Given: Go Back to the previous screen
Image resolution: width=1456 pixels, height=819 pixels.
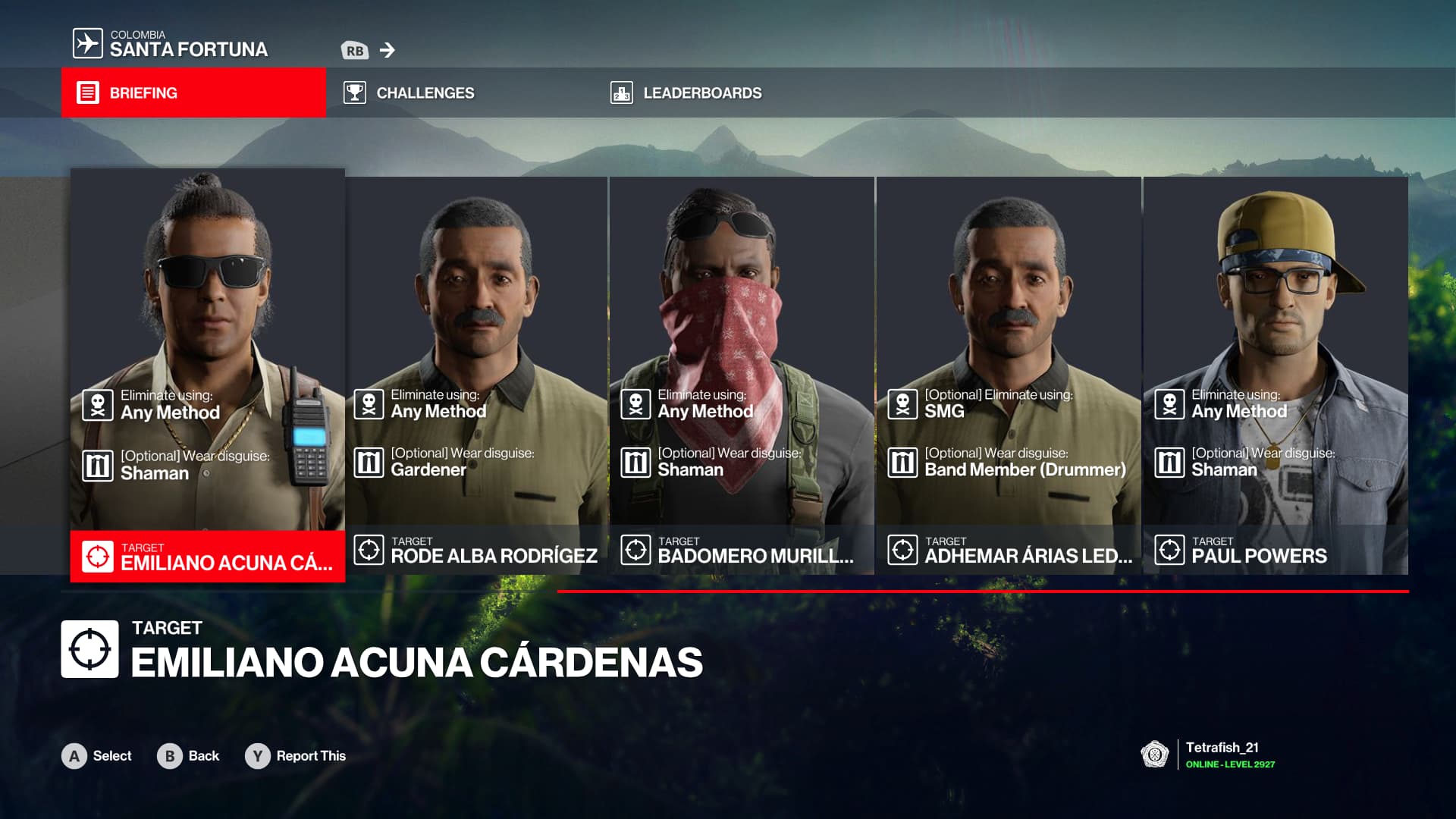Looking at the screenshot, I should coord(188,756).
